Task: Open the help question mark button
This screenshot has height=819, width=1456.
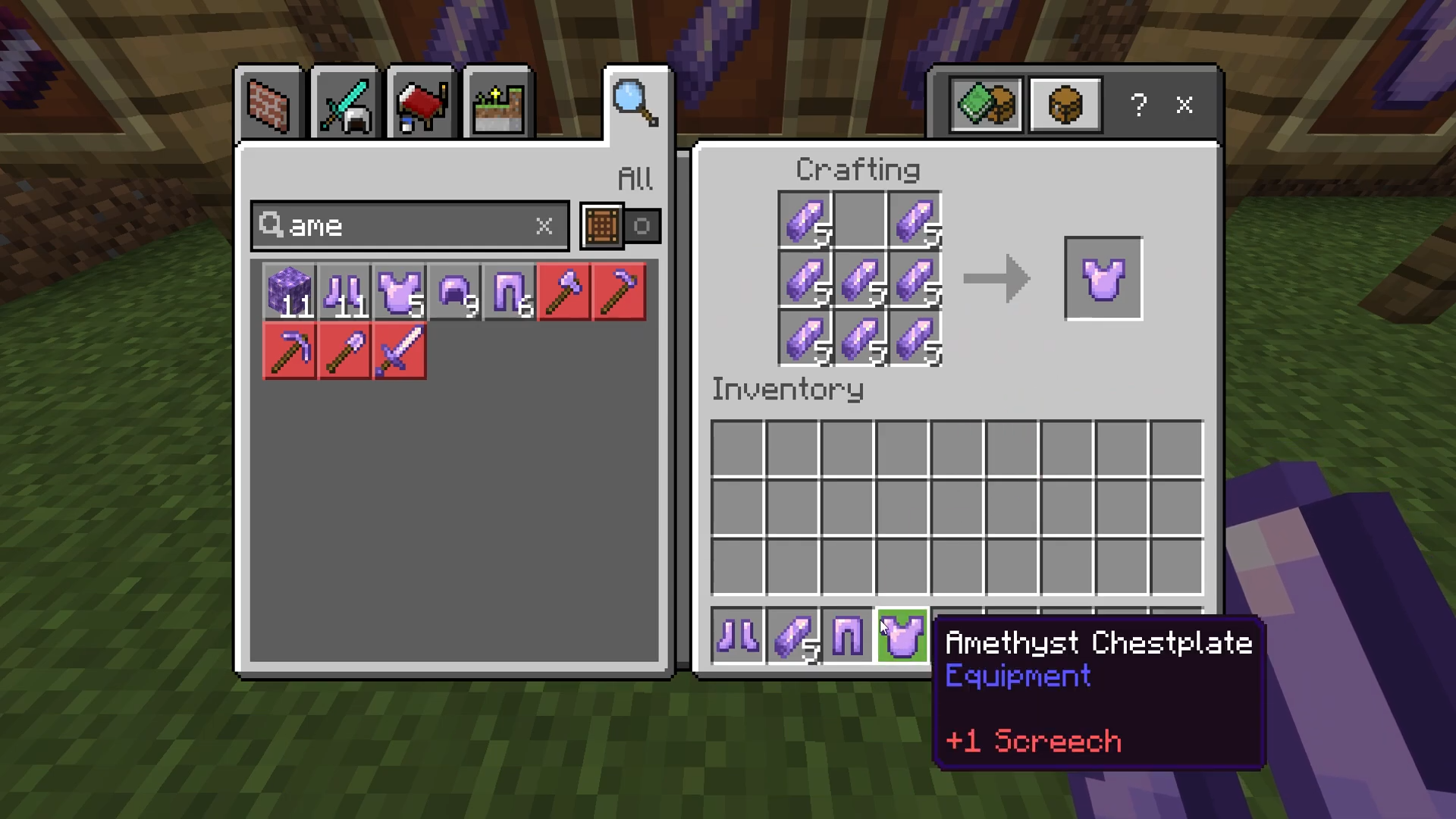Action: tap(1138, 105)
